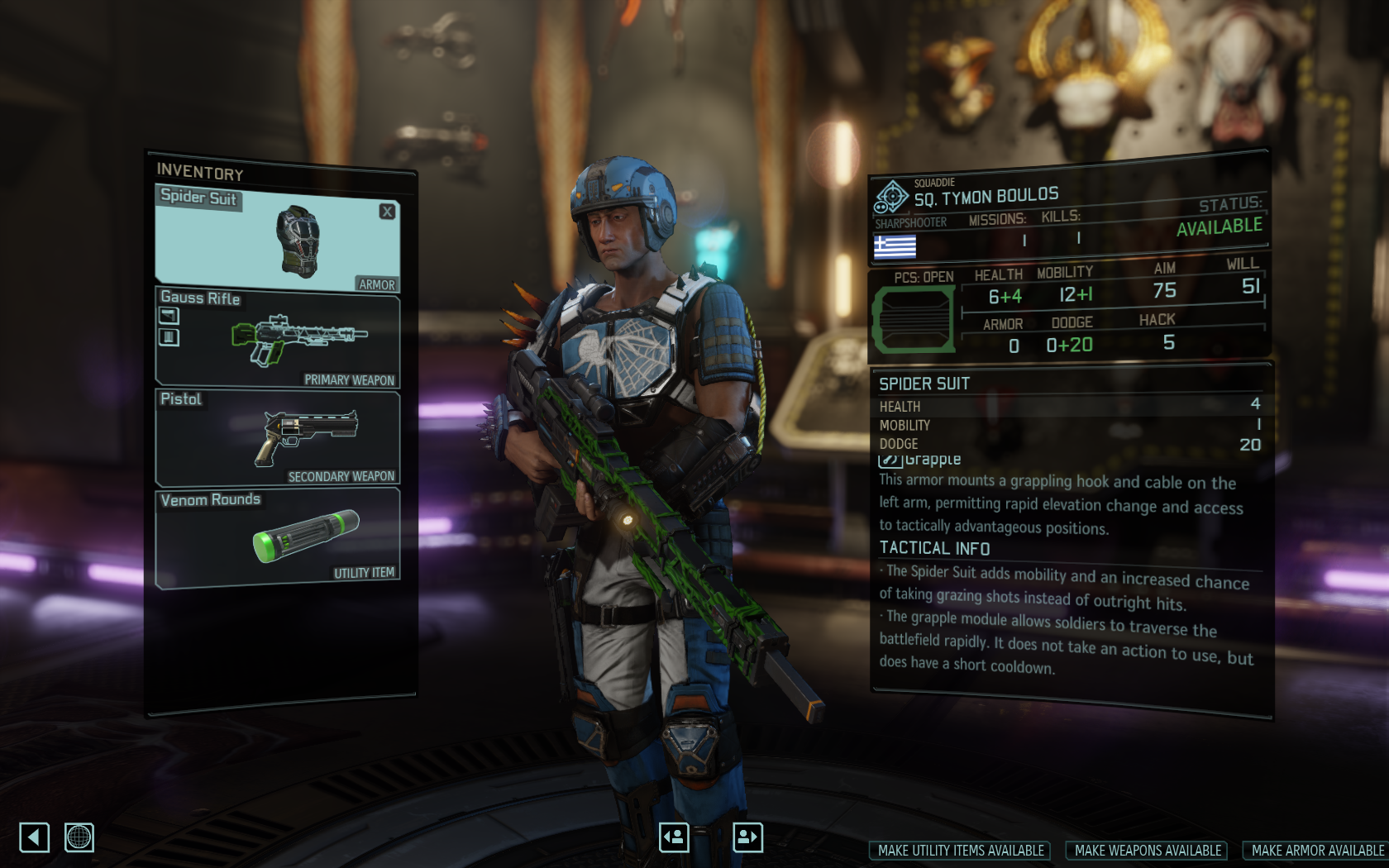This screenshot has width=1389, height=868.
Task: Click the Gauss Rifle scope upgrade icon
Action: point(169,315)
